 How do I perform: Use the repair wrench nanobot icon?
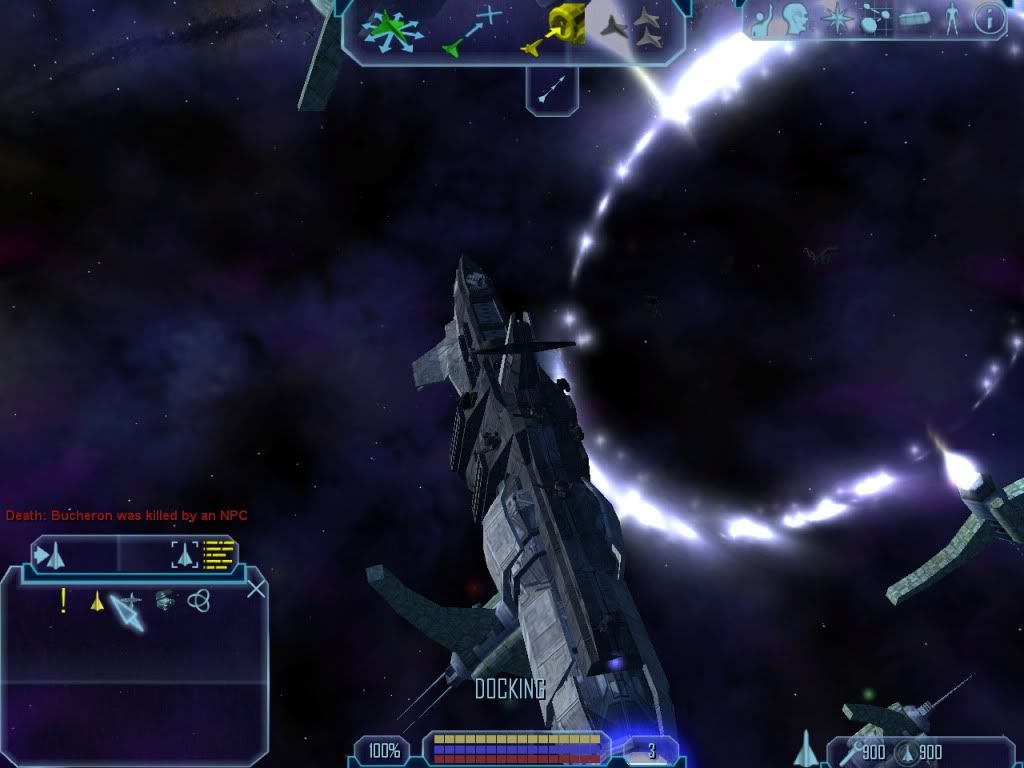(851, 752)
